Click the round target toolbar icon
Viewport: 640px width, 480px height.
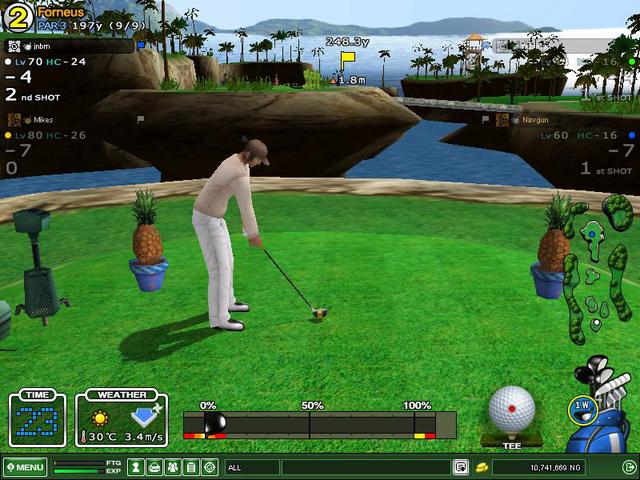point(209,467)
